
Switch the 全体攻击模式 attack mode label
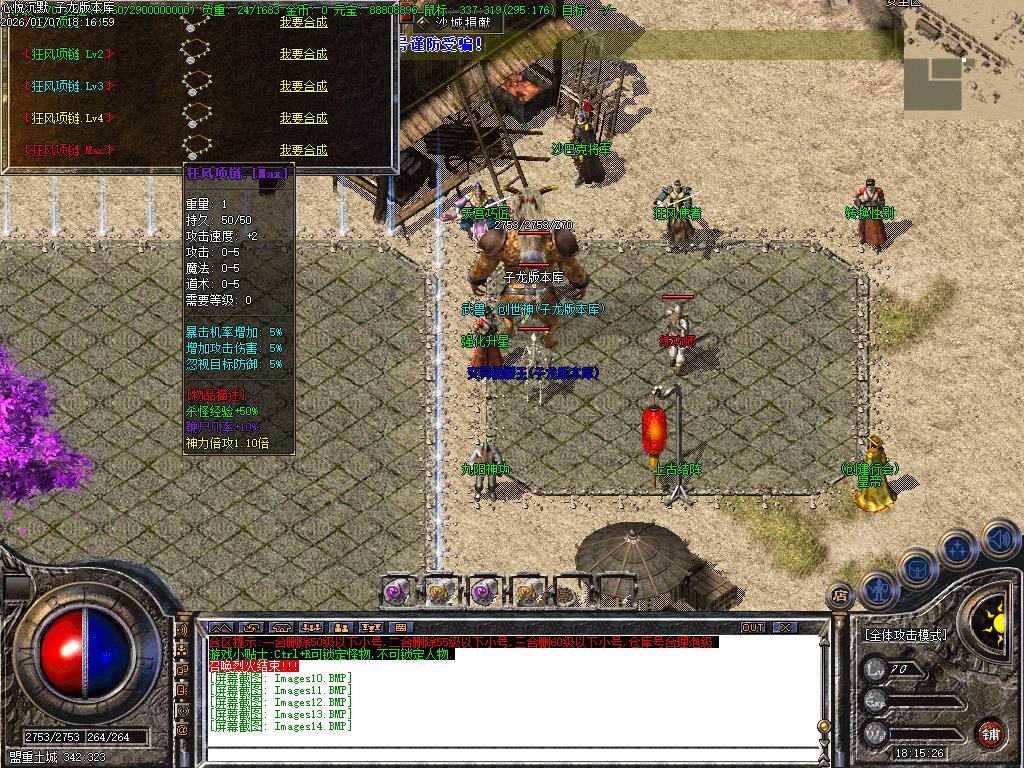(x=905, y=635)
